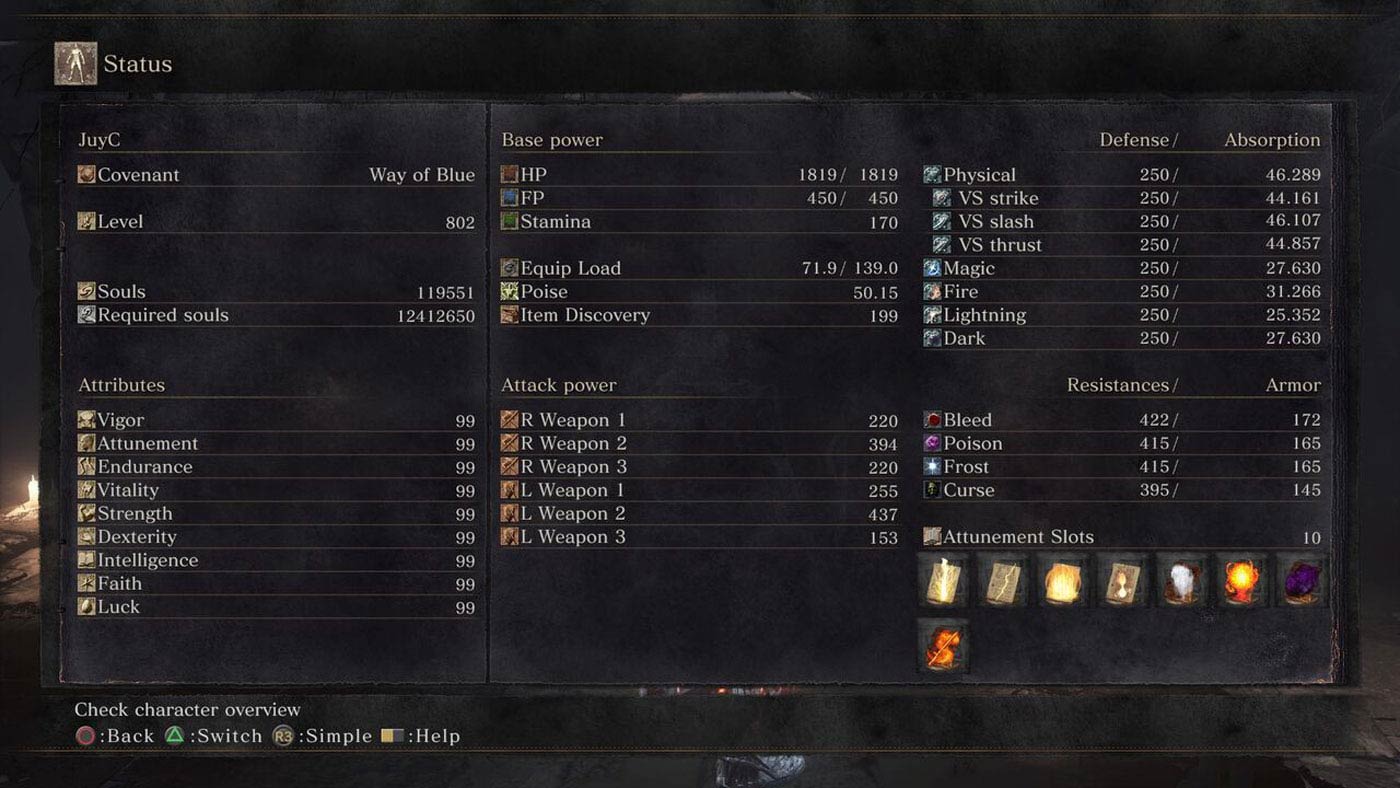Highlight the Attunement Slots row
This screenshot has height=788, width=1400.
pos(1121,537)
